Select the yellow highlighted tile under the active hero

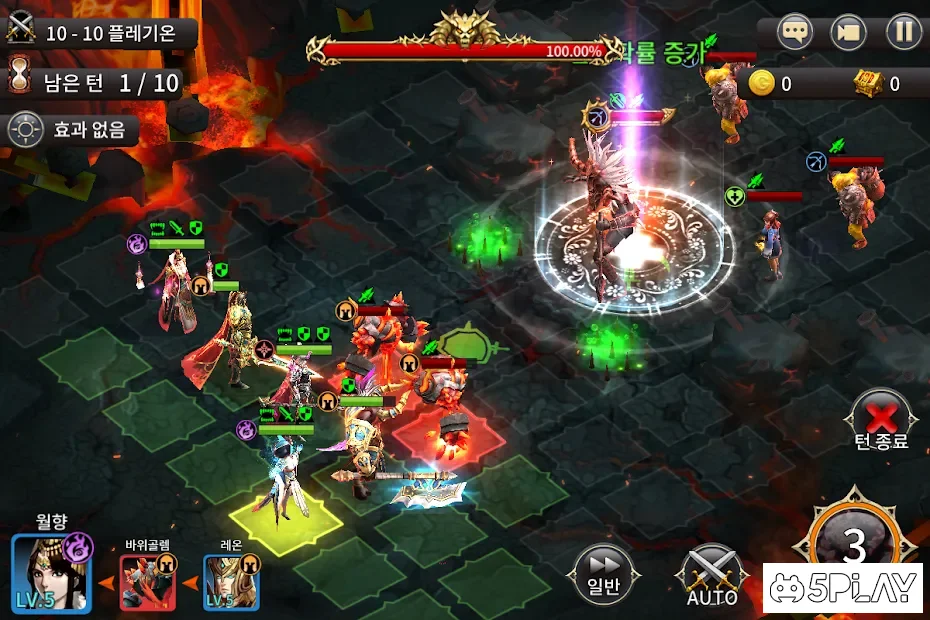[279, 515]
